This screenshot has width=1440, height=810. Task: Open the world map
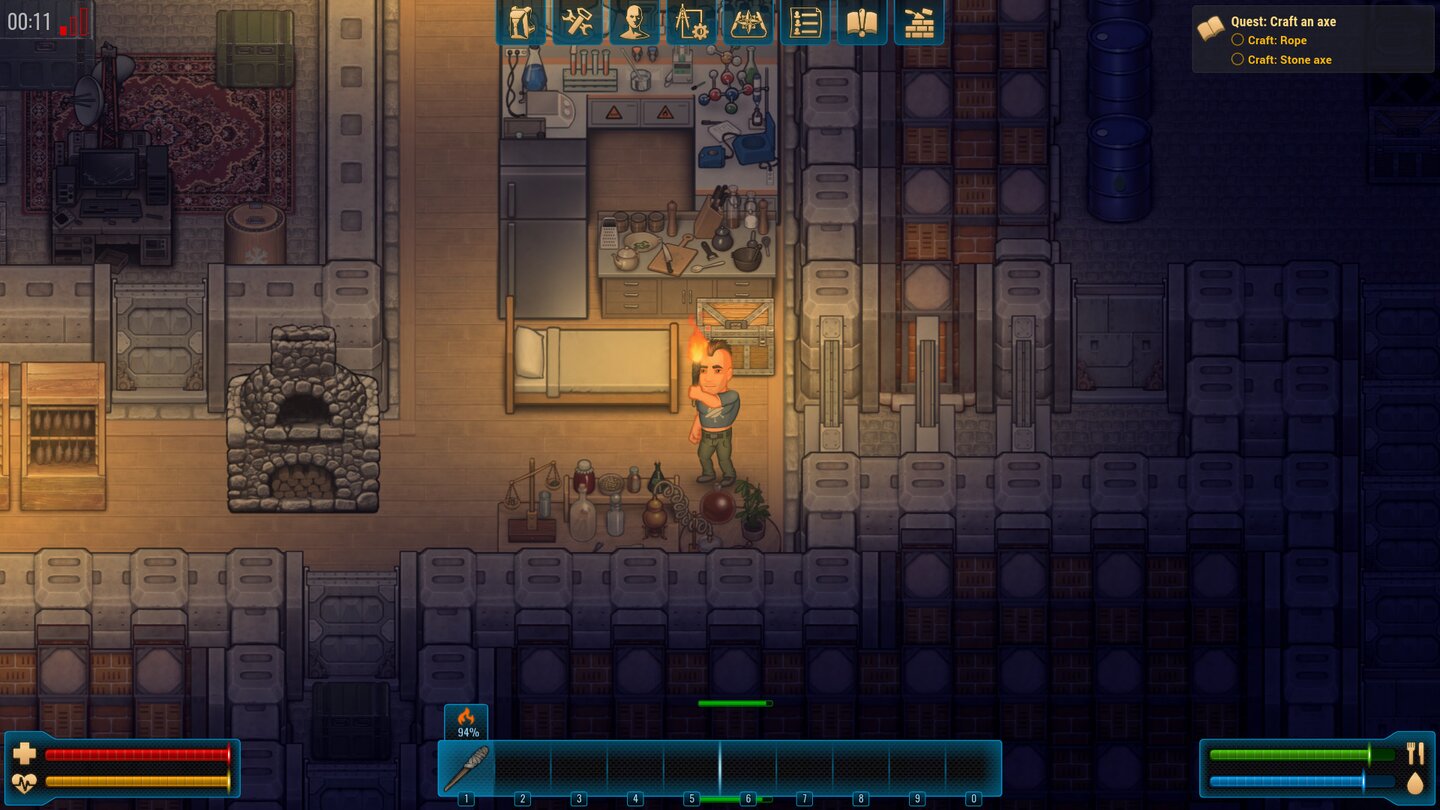pos(747,22)
